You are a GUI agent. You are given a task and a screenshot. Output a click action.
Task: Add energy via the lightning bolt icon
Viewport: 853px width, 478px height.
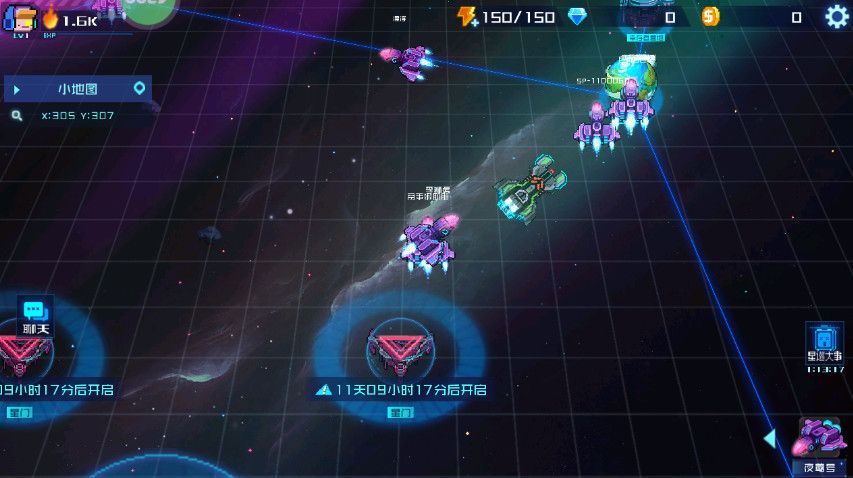467,17
